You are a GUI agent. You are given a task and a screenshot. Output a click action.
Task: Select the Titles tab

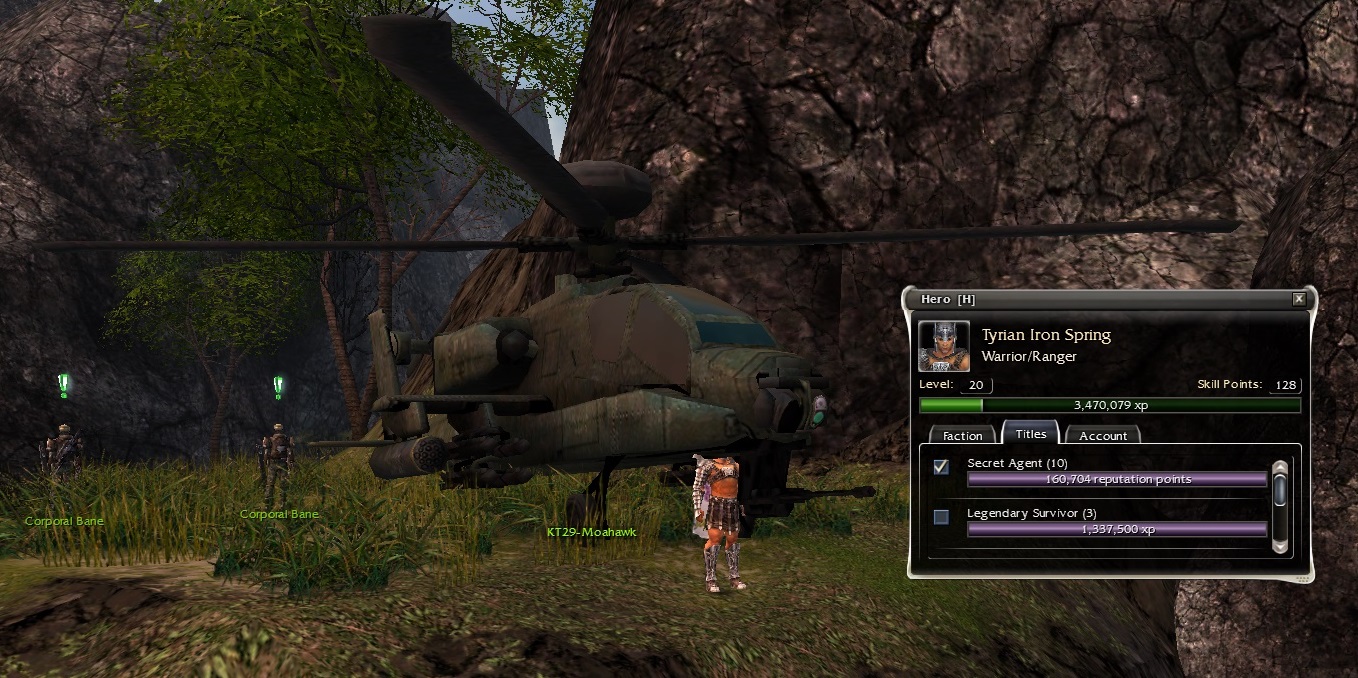pos(1030,434)
